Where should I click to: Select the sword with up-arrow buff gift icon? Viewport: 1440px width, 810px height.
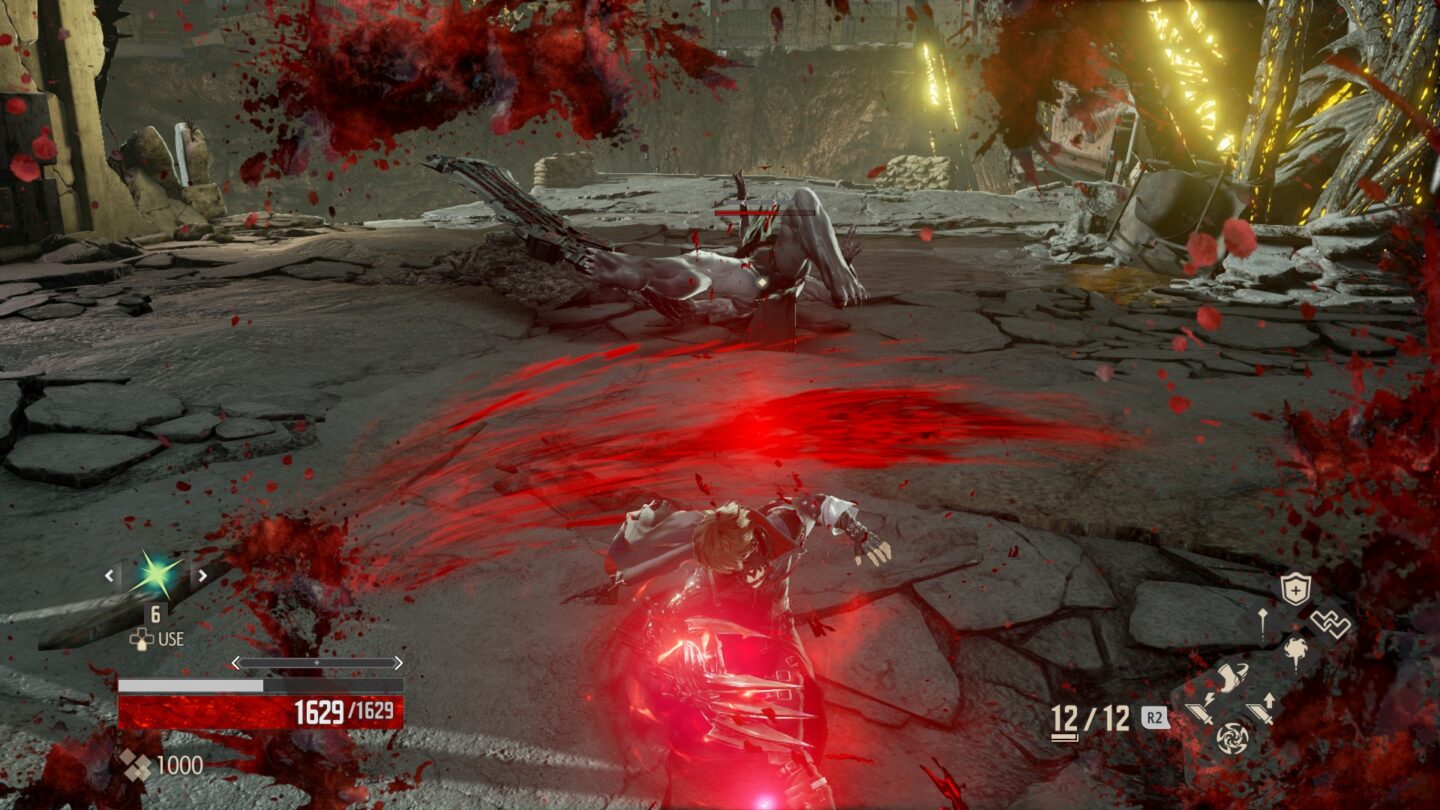click(x=1261, y=706)
